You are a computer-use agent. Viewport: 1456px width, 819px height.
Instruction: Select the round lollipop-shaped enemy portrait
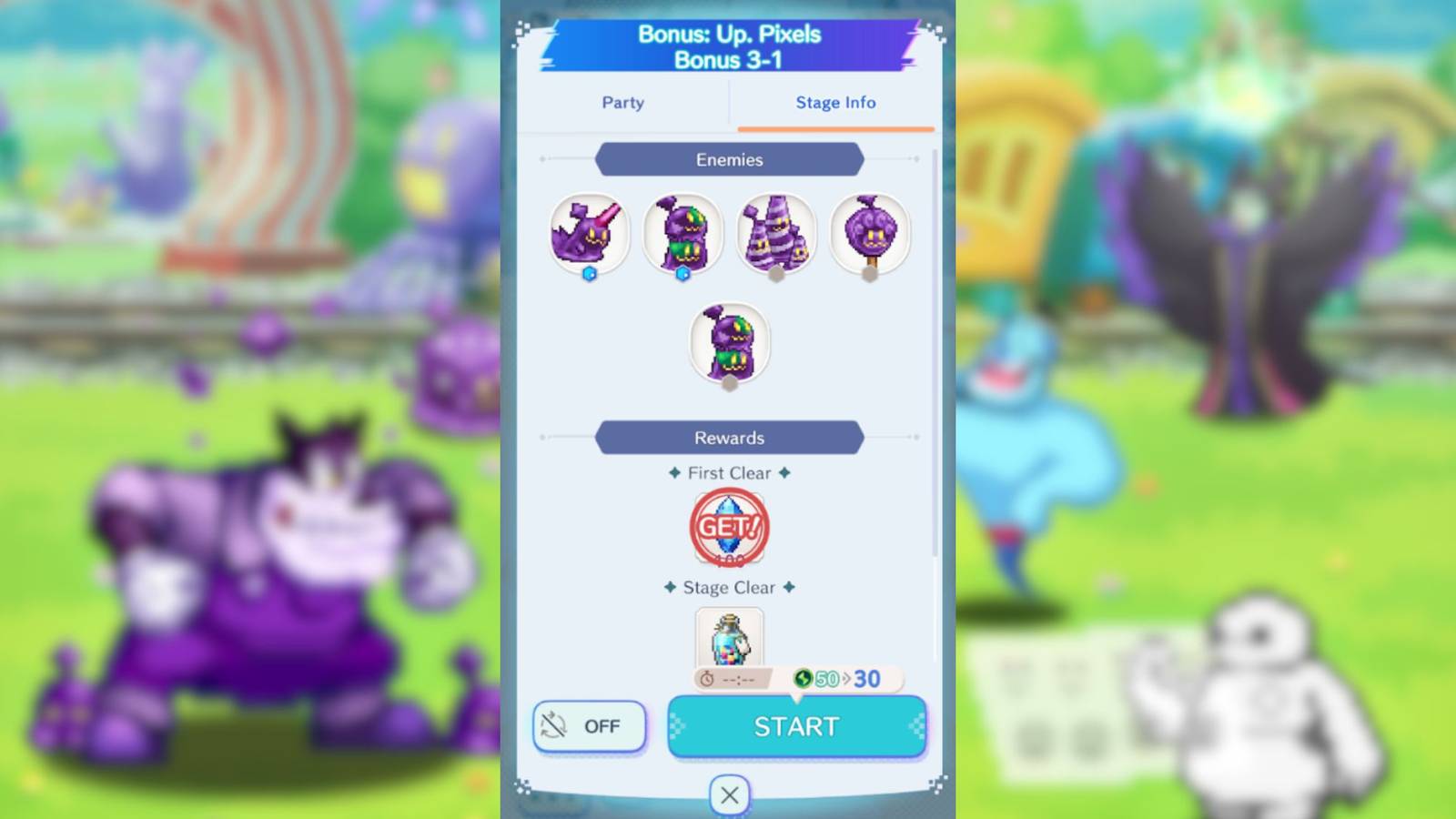869,233
